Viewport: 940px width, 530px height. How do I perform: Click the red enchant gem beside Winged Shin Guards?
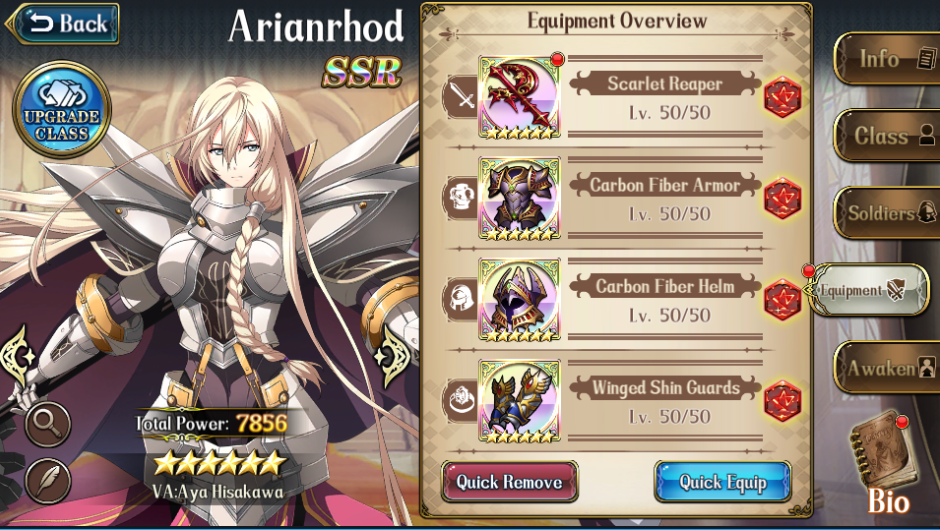pos(782,401)
